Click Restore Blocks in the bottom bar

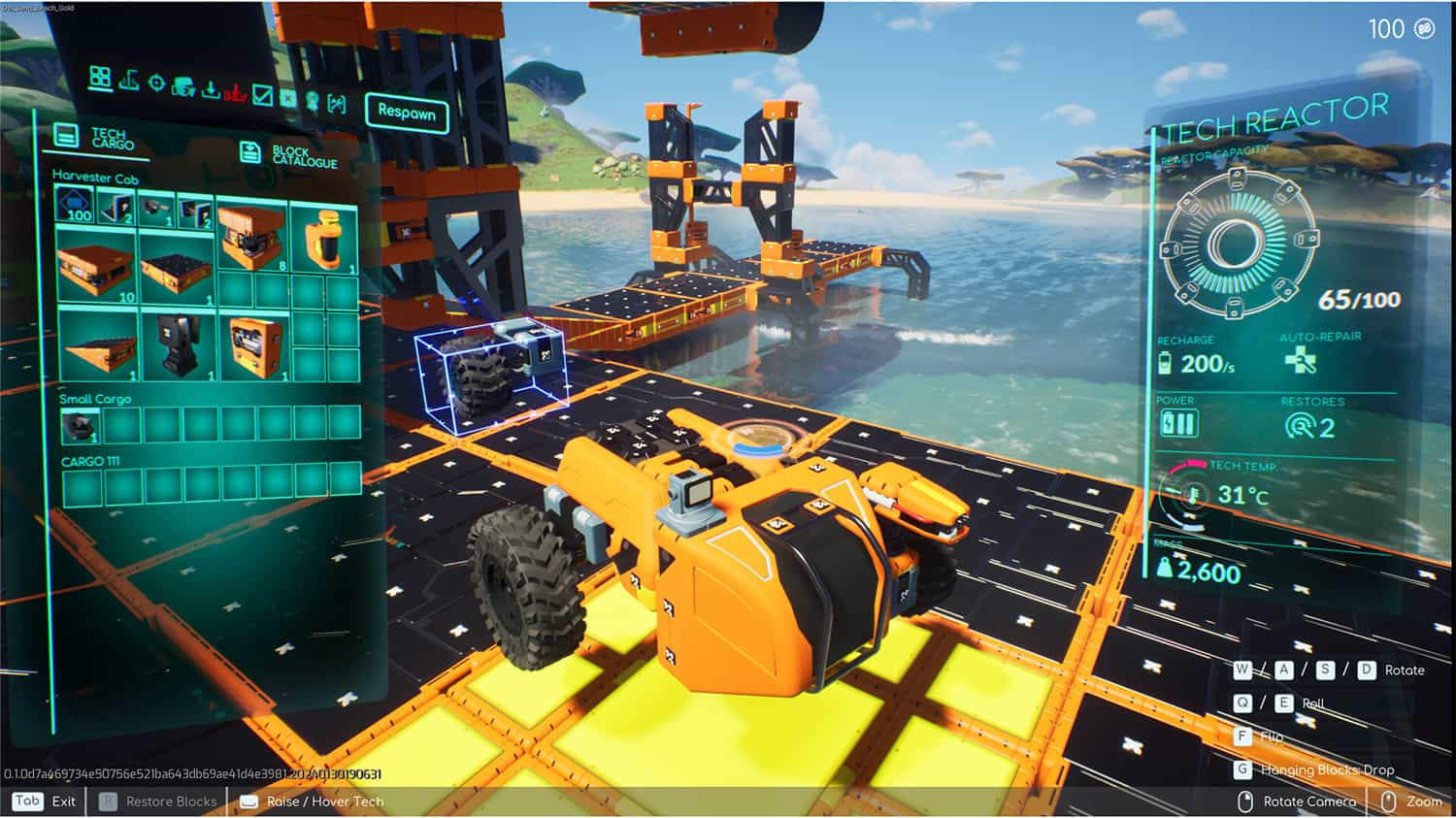click(x=169, y=802)
